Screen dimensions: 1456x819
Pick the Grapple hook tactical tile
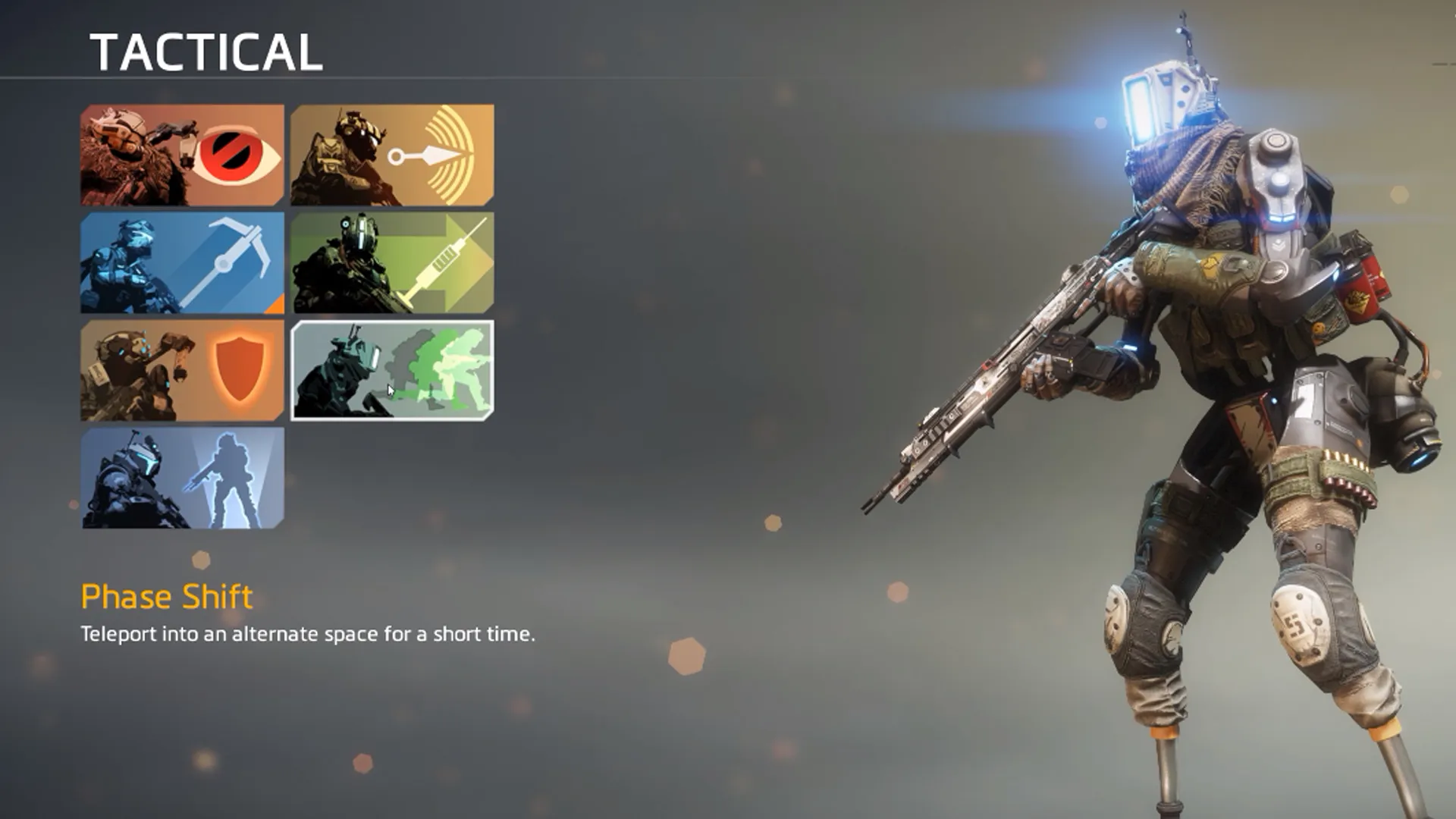(x=182, y=263)
